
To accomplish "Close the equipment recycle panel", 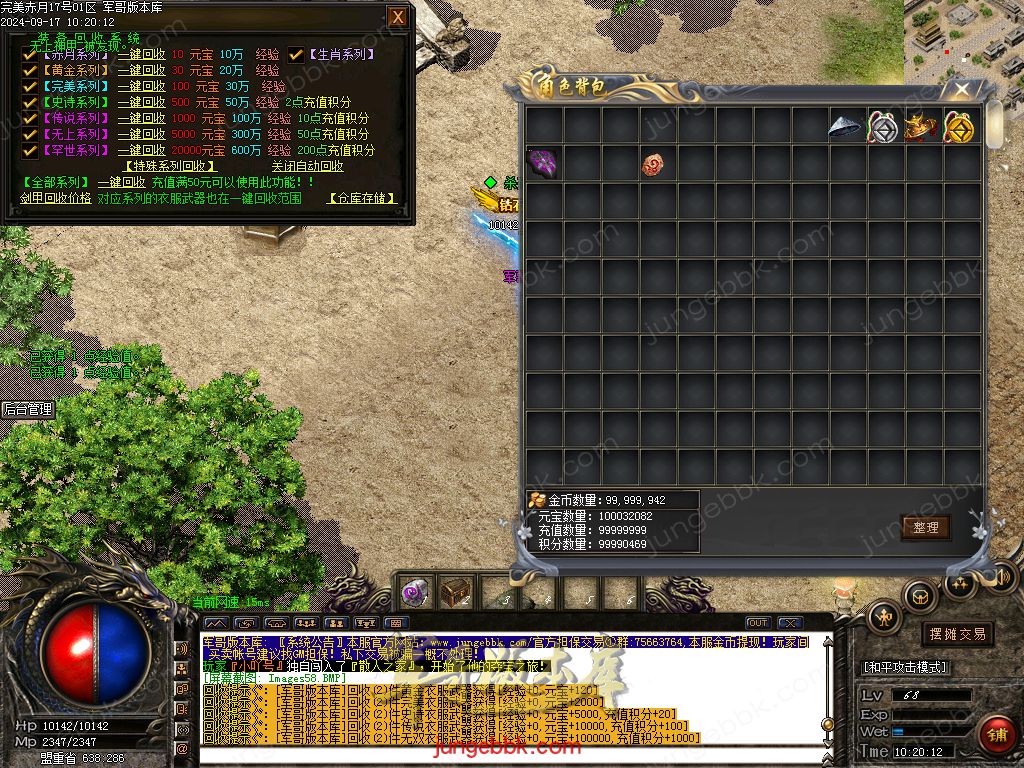I will click(x=397, y=17).
